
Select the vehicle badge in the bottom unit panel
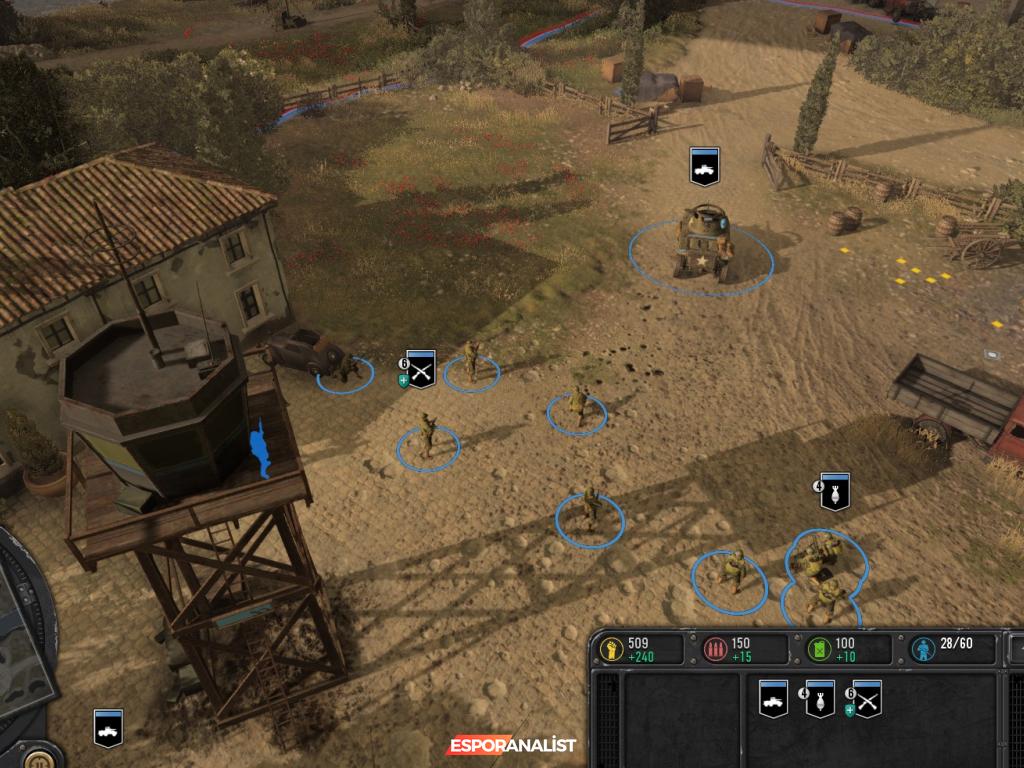773,699
